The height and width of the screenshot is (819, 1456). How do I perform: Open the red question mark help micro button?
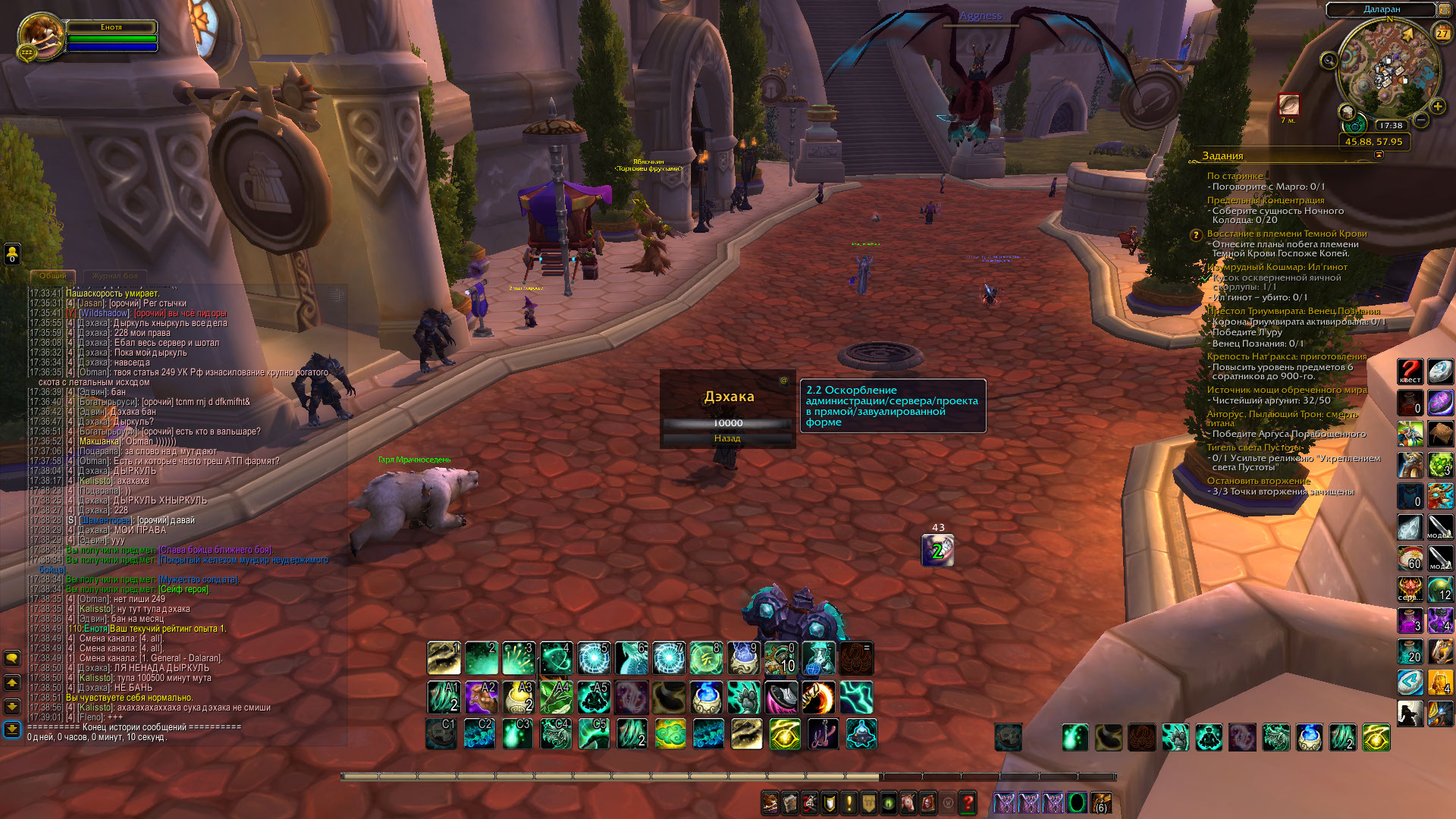(x=968, y=802)
